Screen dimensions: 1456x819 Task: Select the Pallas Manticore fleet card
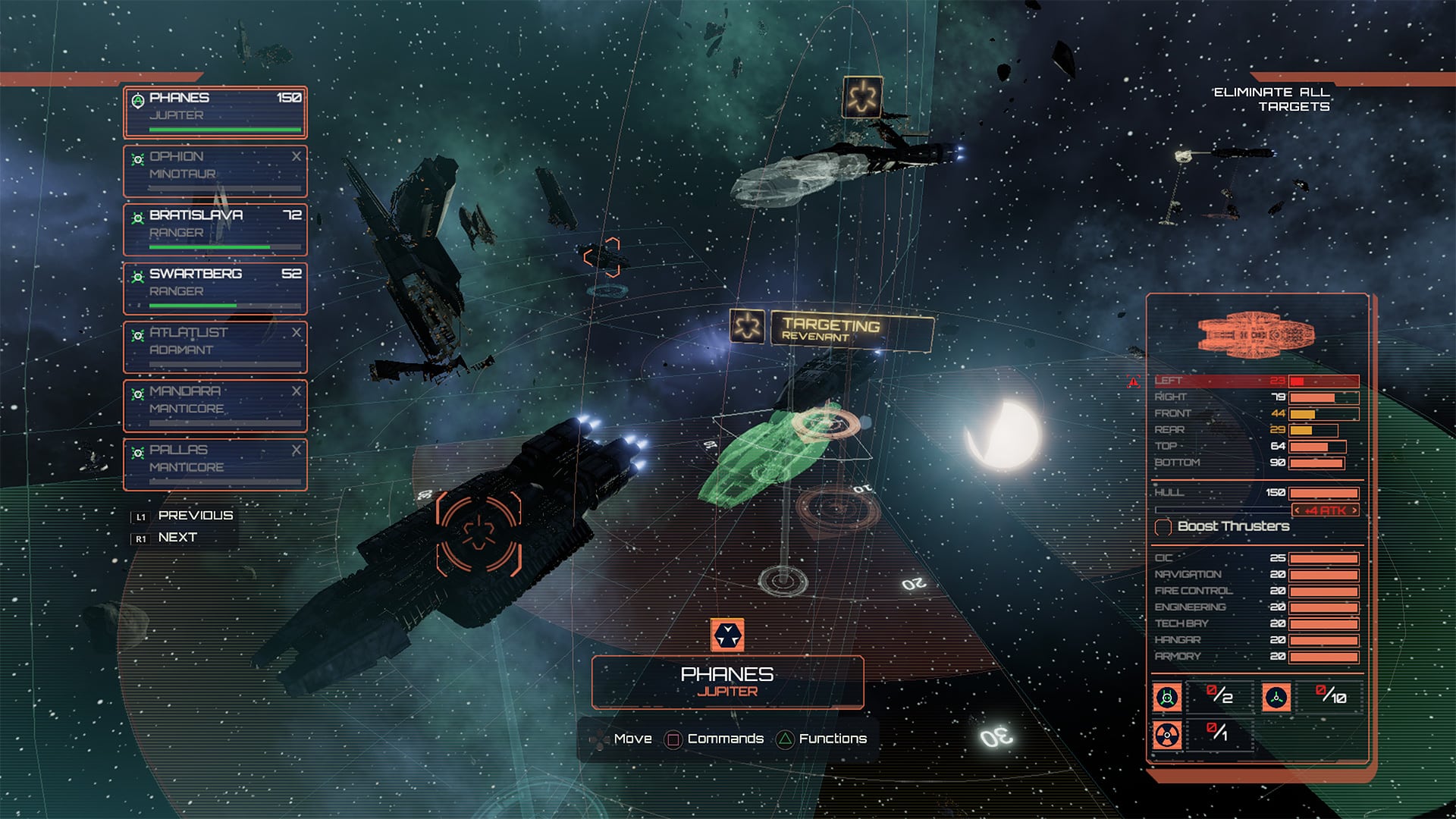[215, 464]
